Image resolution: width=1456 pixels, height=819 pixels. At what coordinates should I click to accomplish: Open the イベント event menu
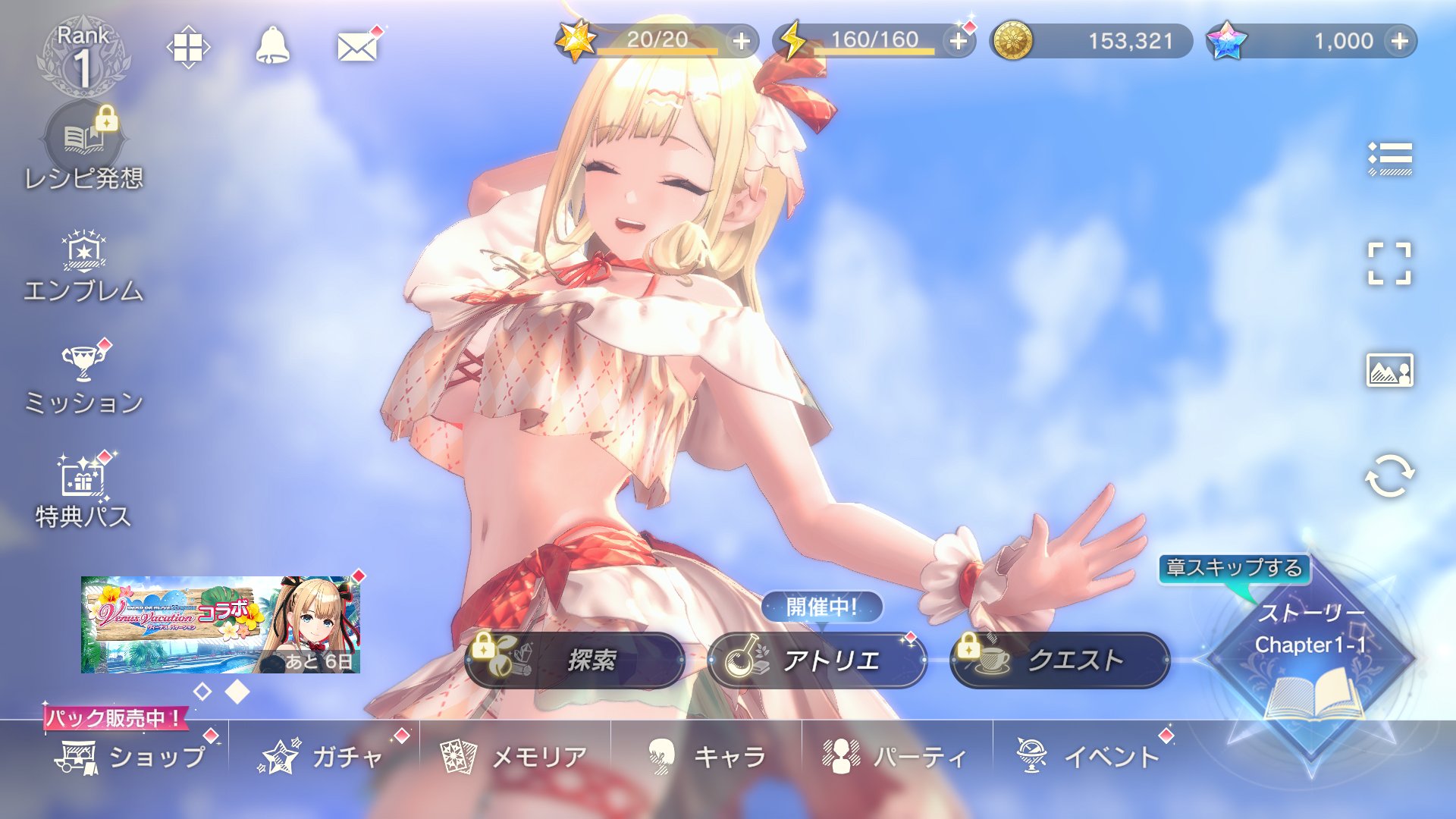(1088, 756)
